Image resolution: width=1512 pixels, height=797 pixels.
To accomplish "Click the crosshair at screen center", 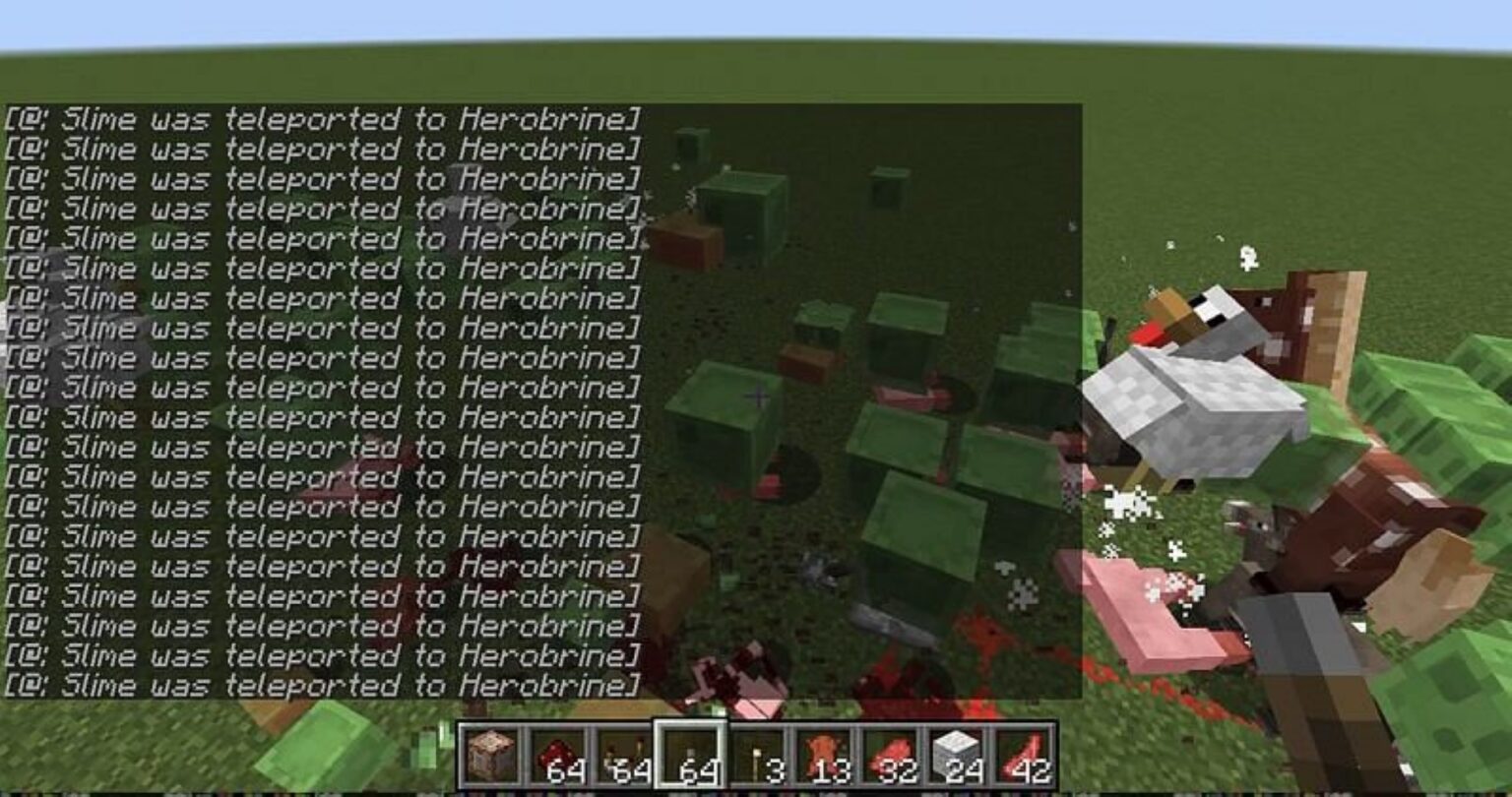I will pyautogui.click(x=758, y=398).
